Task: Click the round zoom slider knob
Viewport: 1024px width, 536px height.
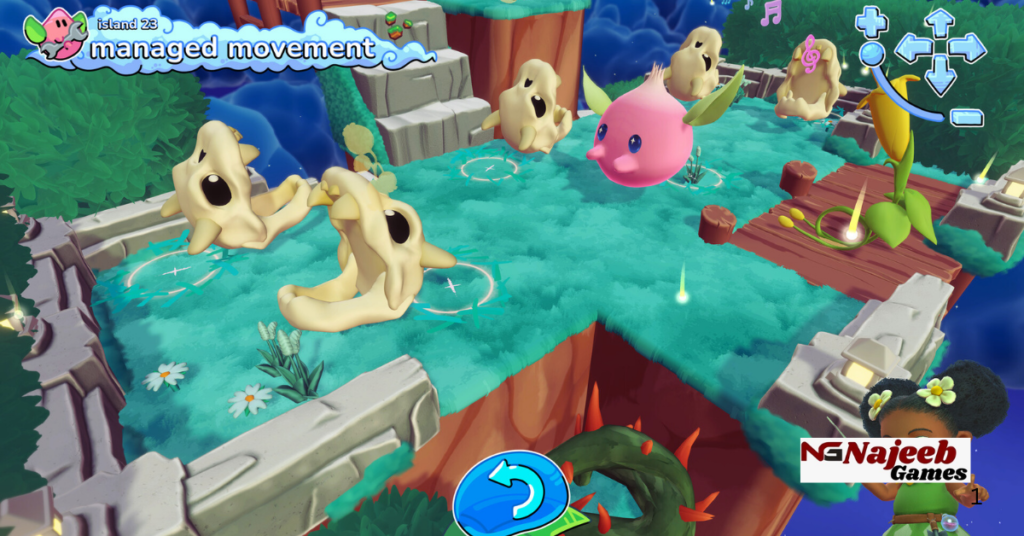Action: [872, 53]
